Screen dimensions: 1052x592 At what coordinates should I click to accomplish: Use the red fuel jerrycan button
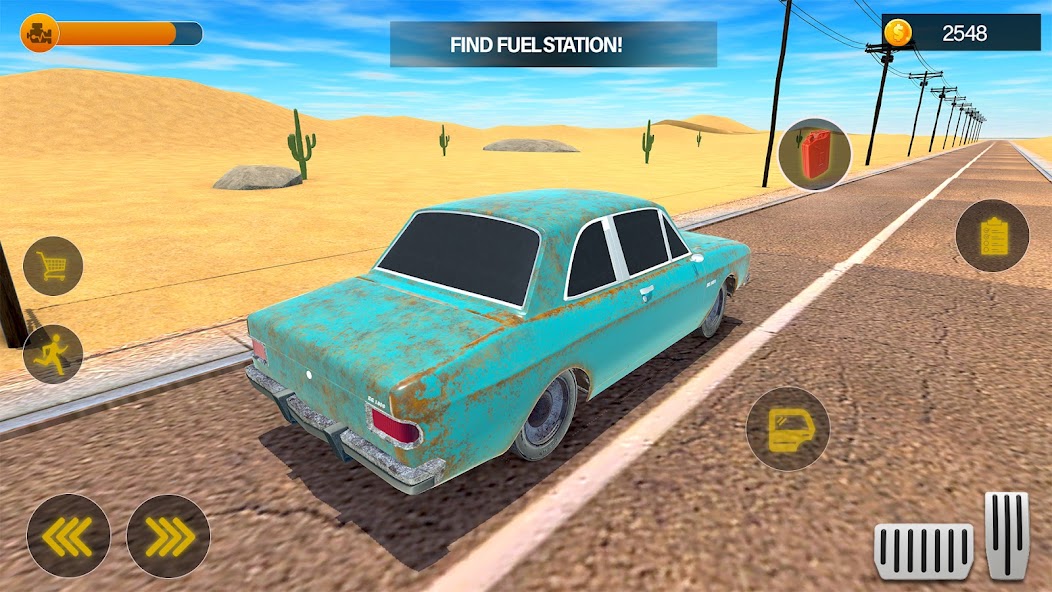(x=815, y=154)
